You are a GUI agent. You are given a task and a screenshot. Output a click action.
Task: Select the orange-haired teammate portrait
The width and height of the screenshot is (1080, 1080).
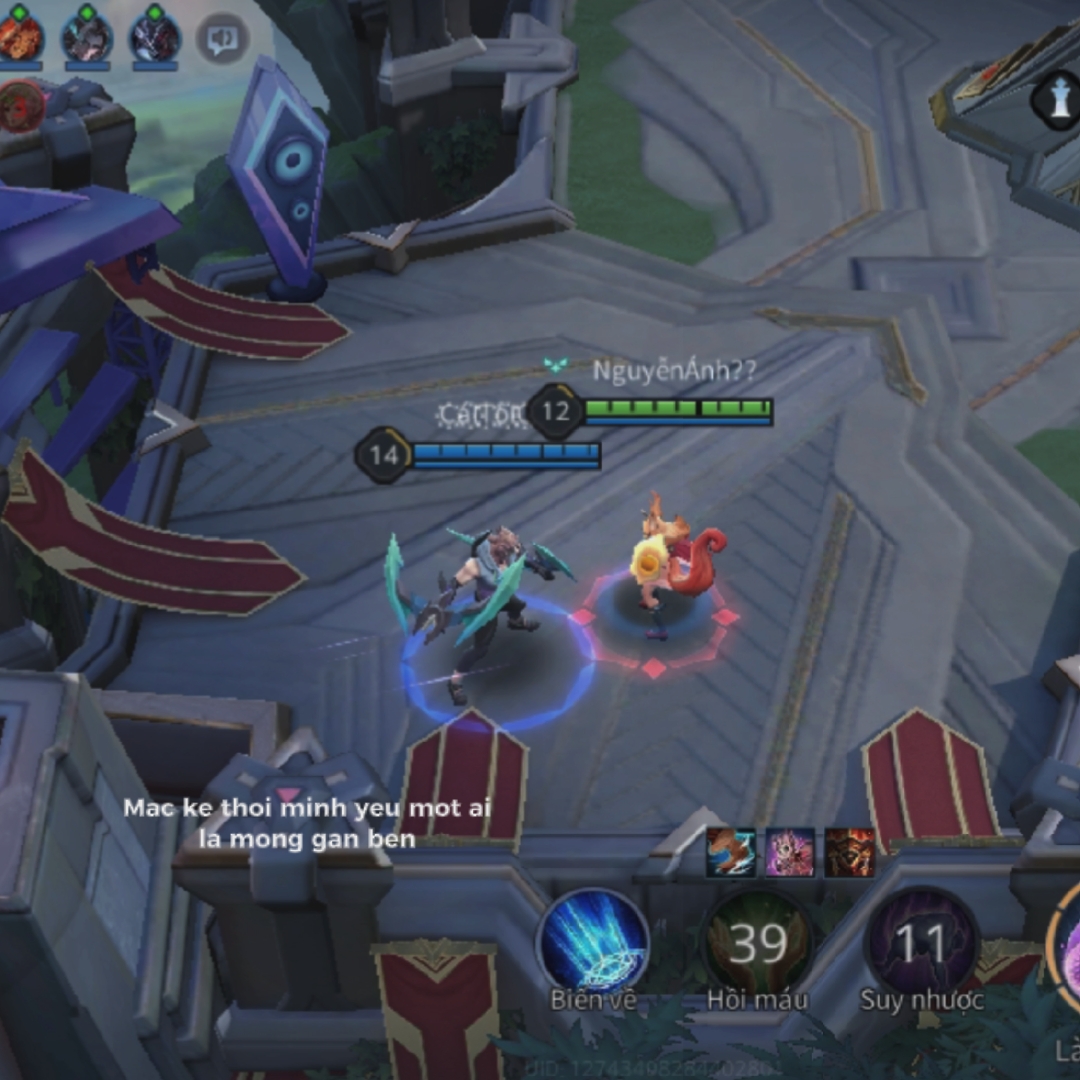point(19,38)
